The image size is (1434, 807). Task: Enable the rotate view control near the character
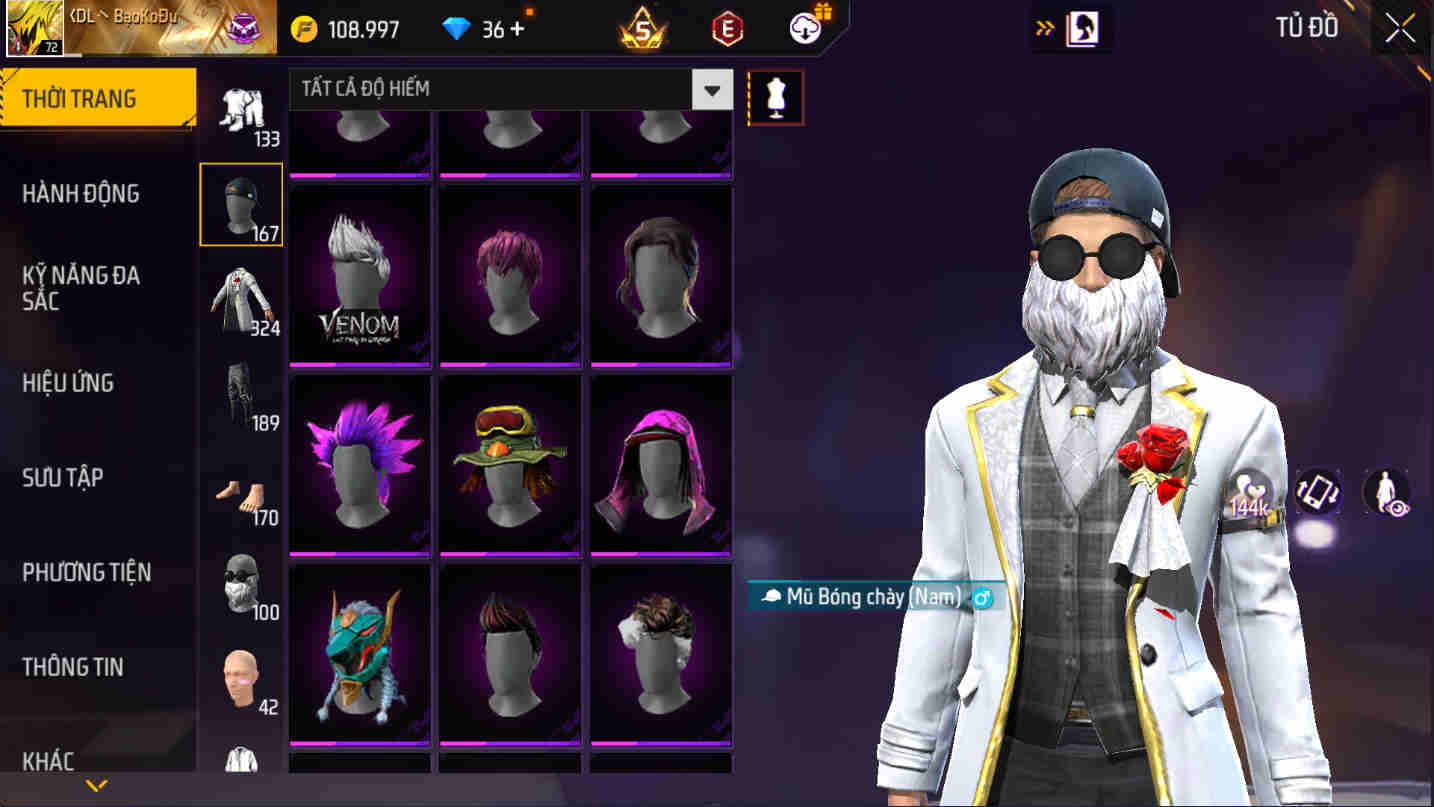[1317, 491]
